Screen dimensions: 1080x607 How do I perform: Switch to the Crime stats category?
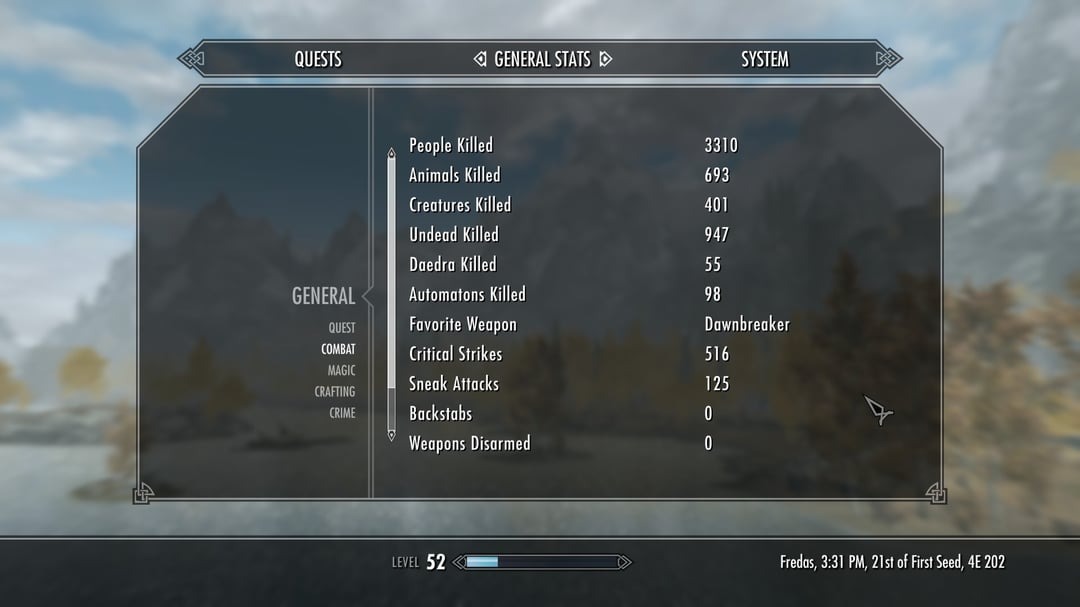coord(342,413)
